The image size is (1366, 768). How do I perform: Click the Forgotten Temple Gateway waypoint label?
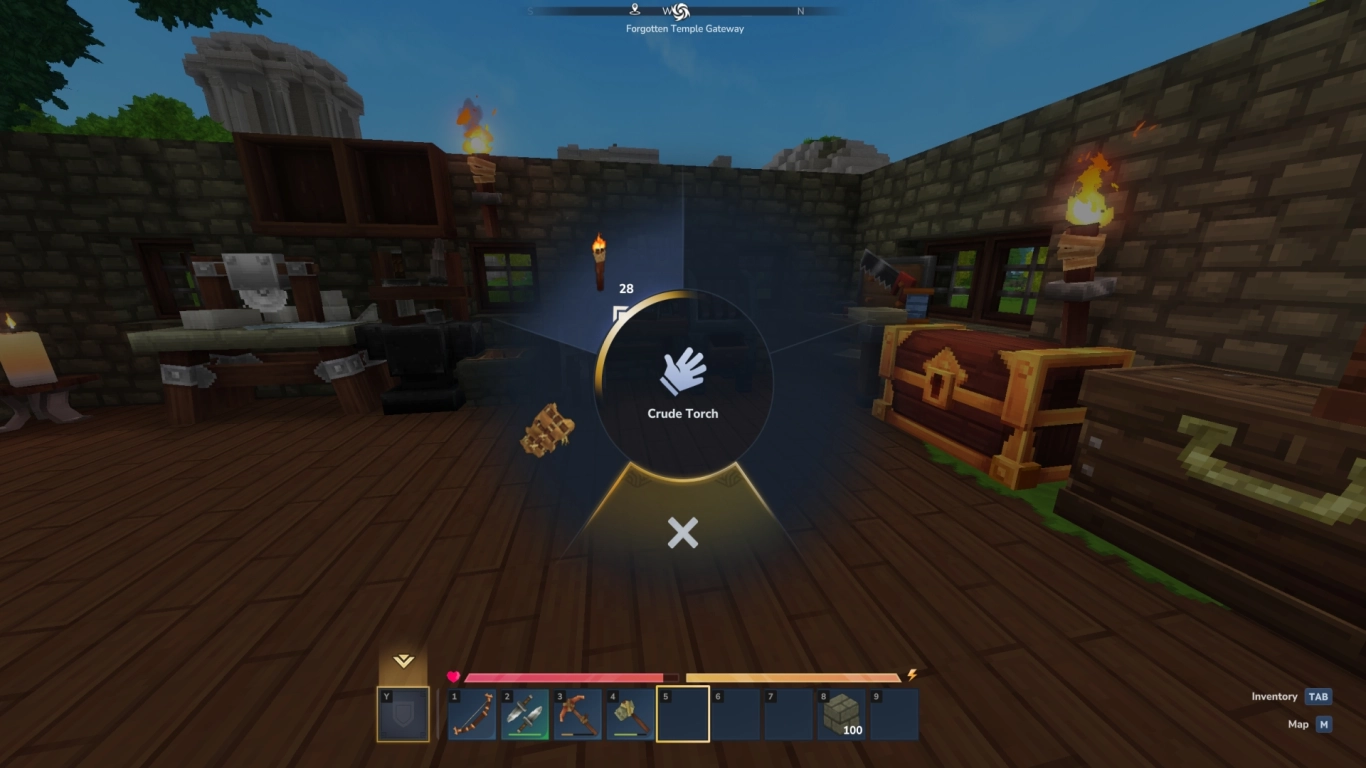click(683, 28)
